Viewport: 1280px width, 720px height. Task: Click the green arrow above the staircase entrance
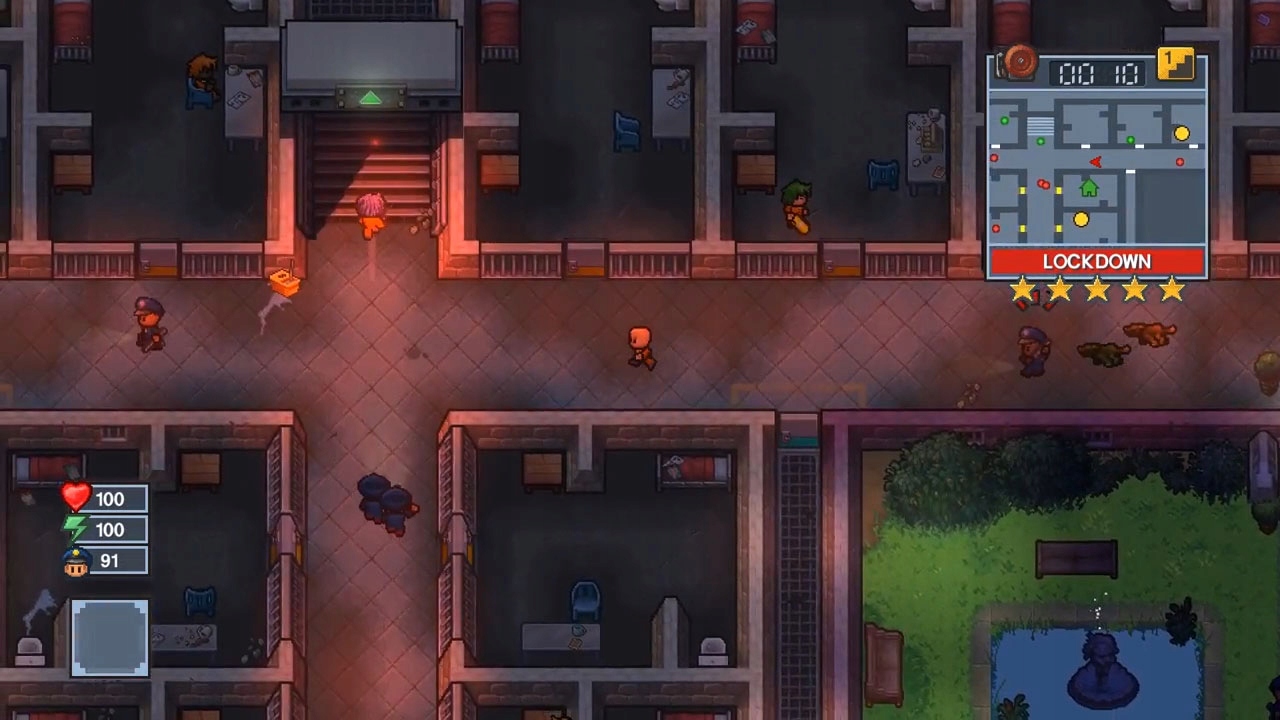click(x=370, y=98)
